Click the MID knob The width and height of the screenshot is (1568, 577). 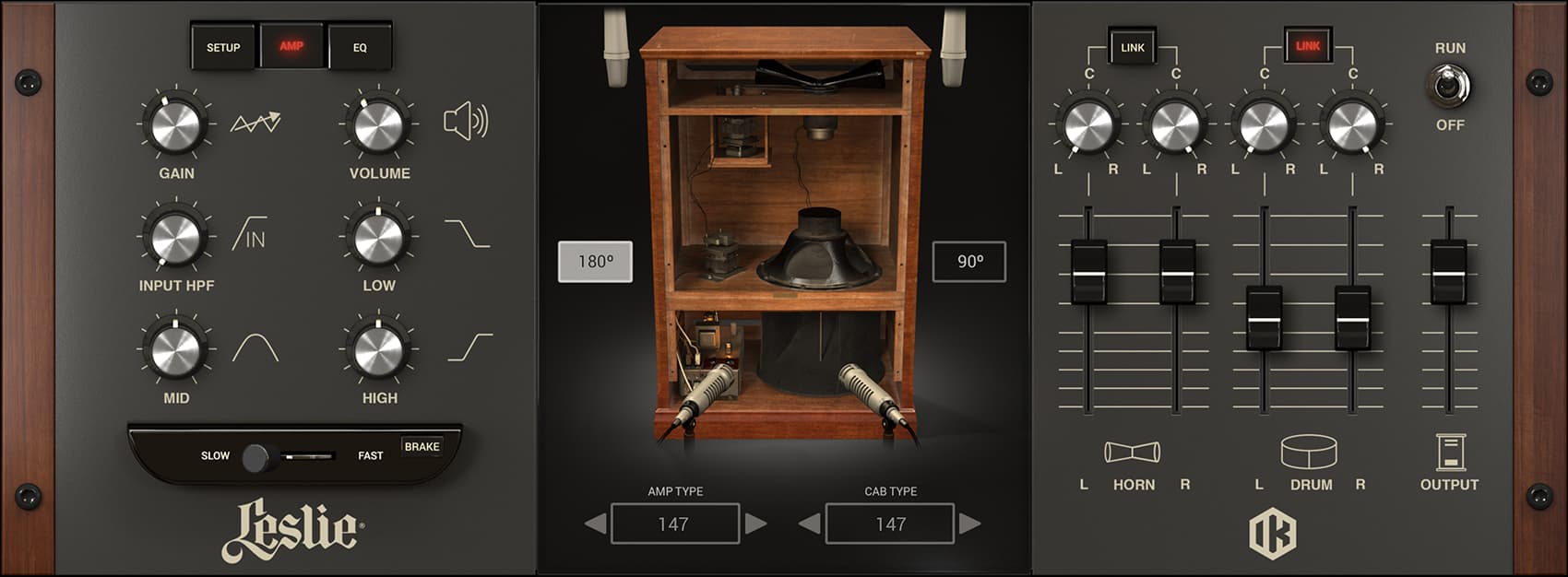click(x=175, y=351)
